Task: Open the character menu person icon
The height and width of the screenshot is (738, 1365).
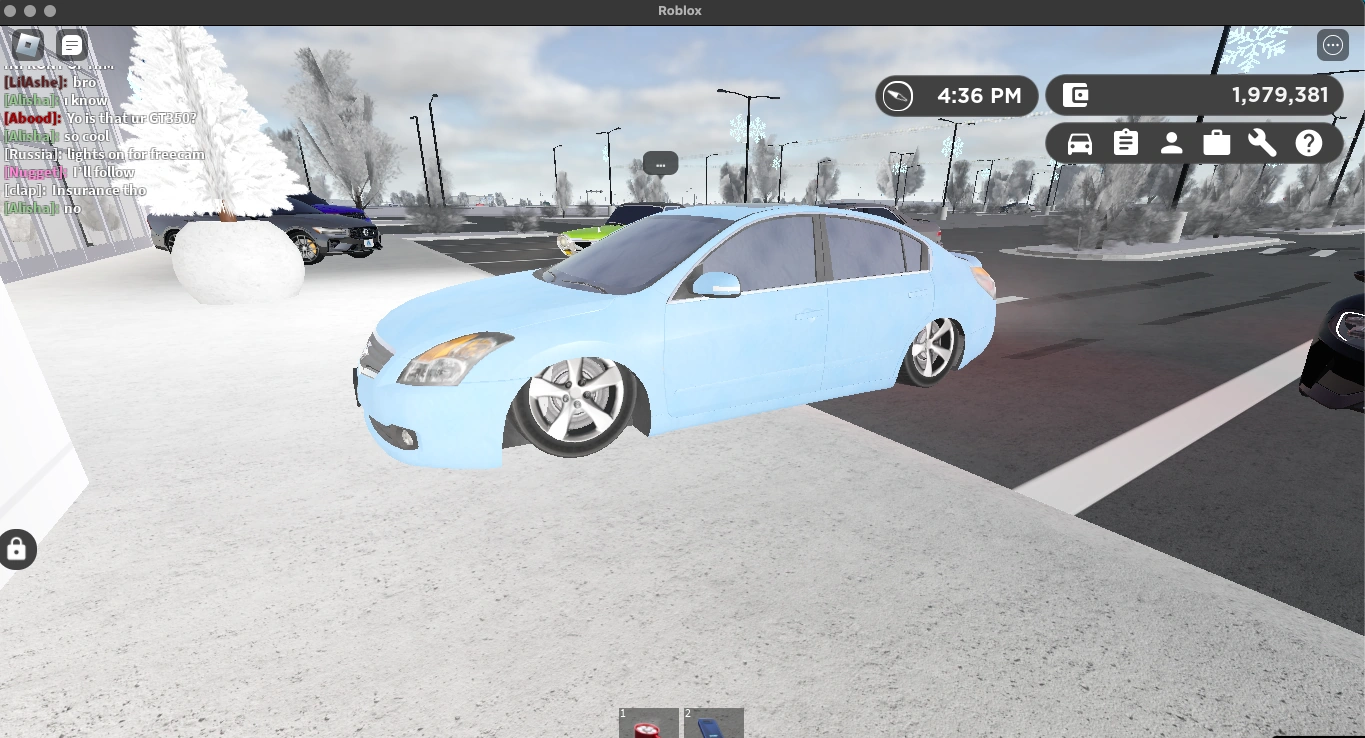Action: point(1171,142)
